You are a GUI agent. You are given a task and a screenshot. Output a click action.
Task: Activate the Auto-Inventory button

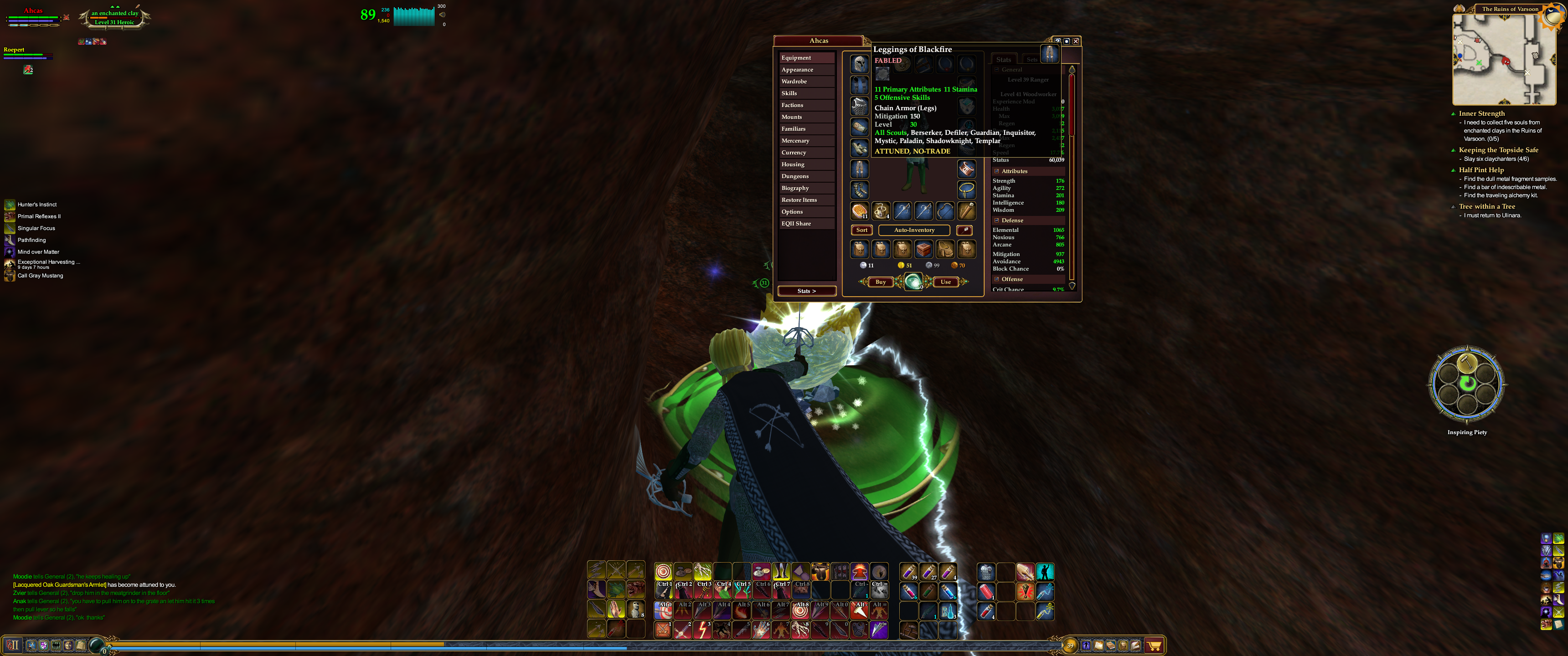913,230
